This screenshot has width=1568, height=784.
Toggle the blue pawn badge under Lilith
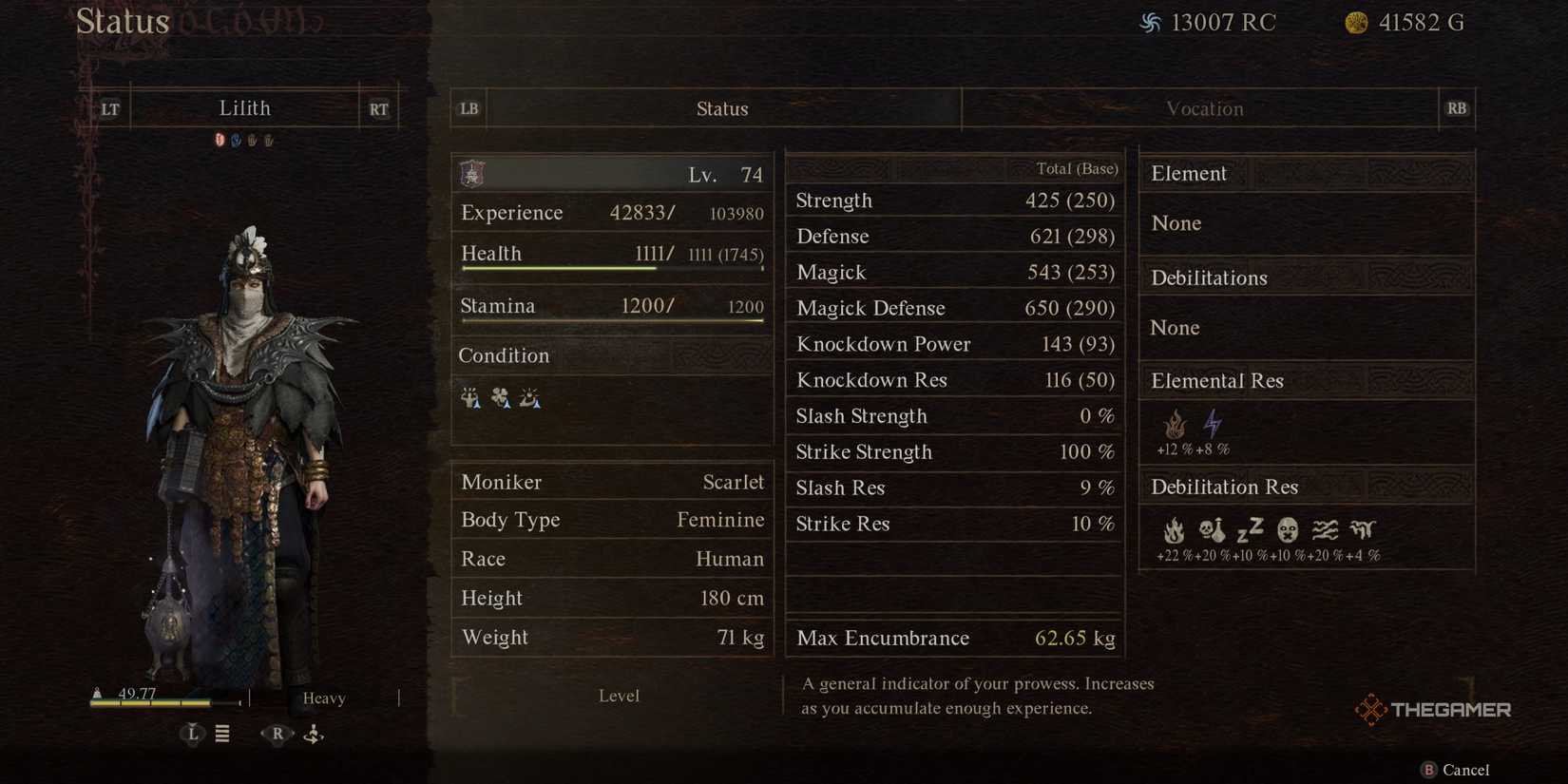(x=235, y=139)
